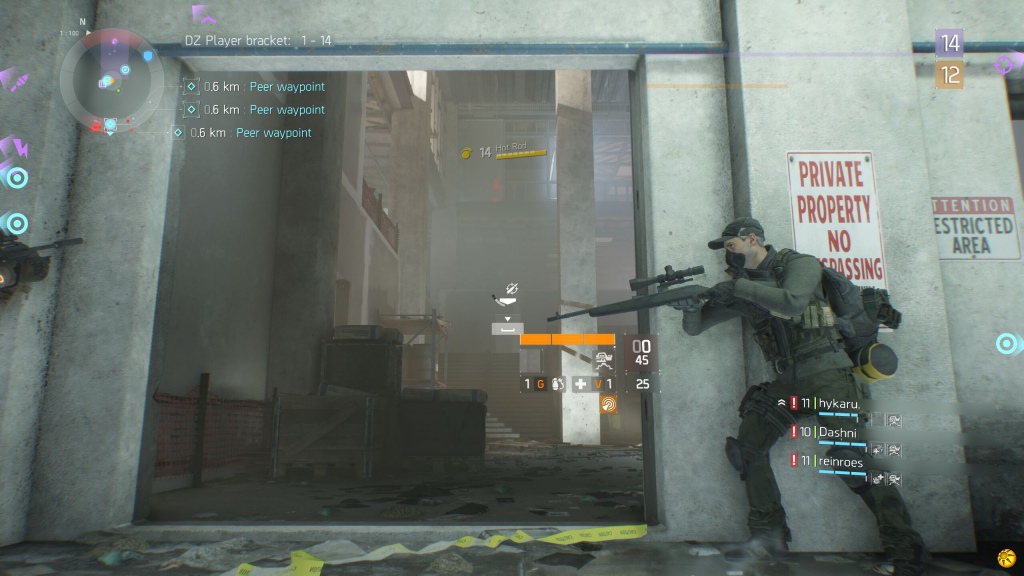Select the turret skill icon
The height and width of the screenshot is (576, 1024).
602,361
